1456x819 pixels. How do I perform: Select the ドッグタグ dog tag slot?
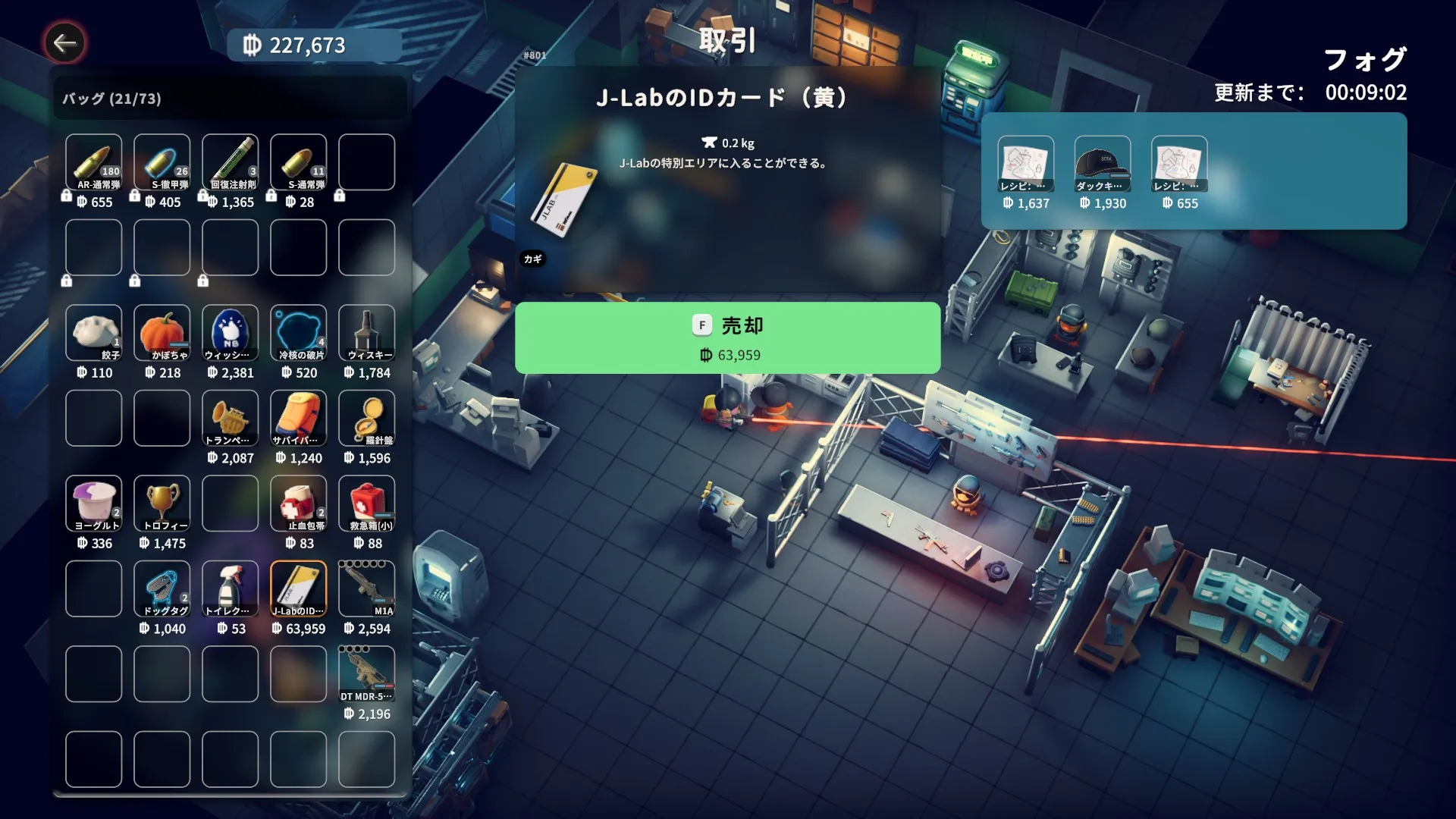click(162, 588)
